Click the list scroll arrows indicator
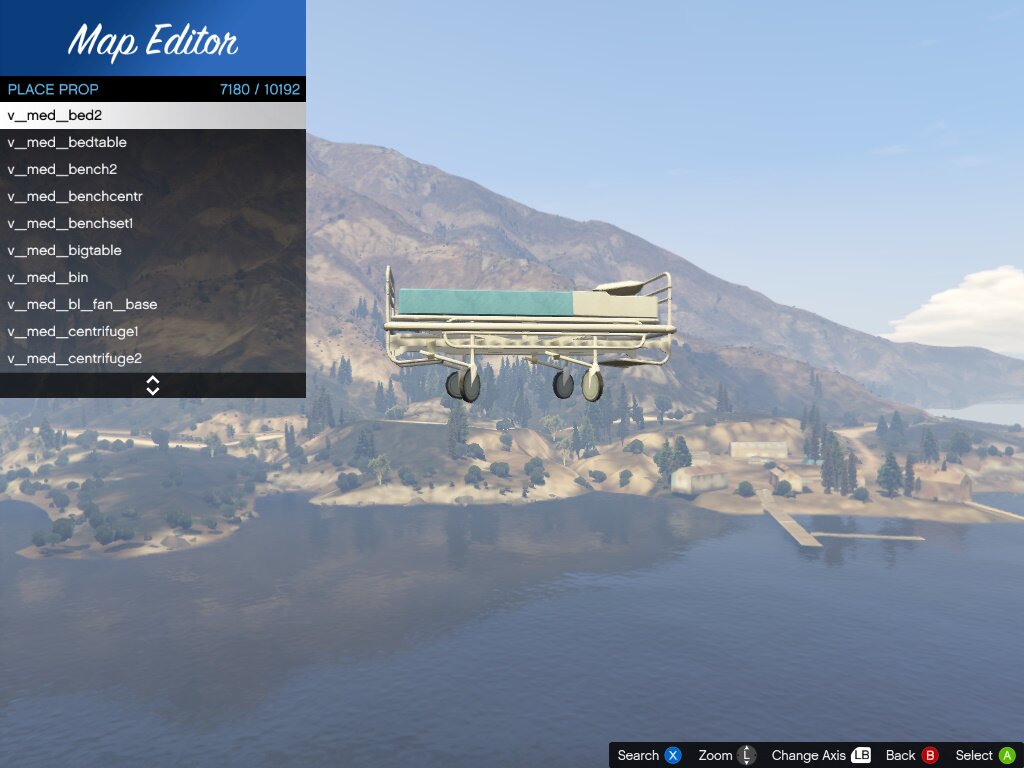 point(153,385)
